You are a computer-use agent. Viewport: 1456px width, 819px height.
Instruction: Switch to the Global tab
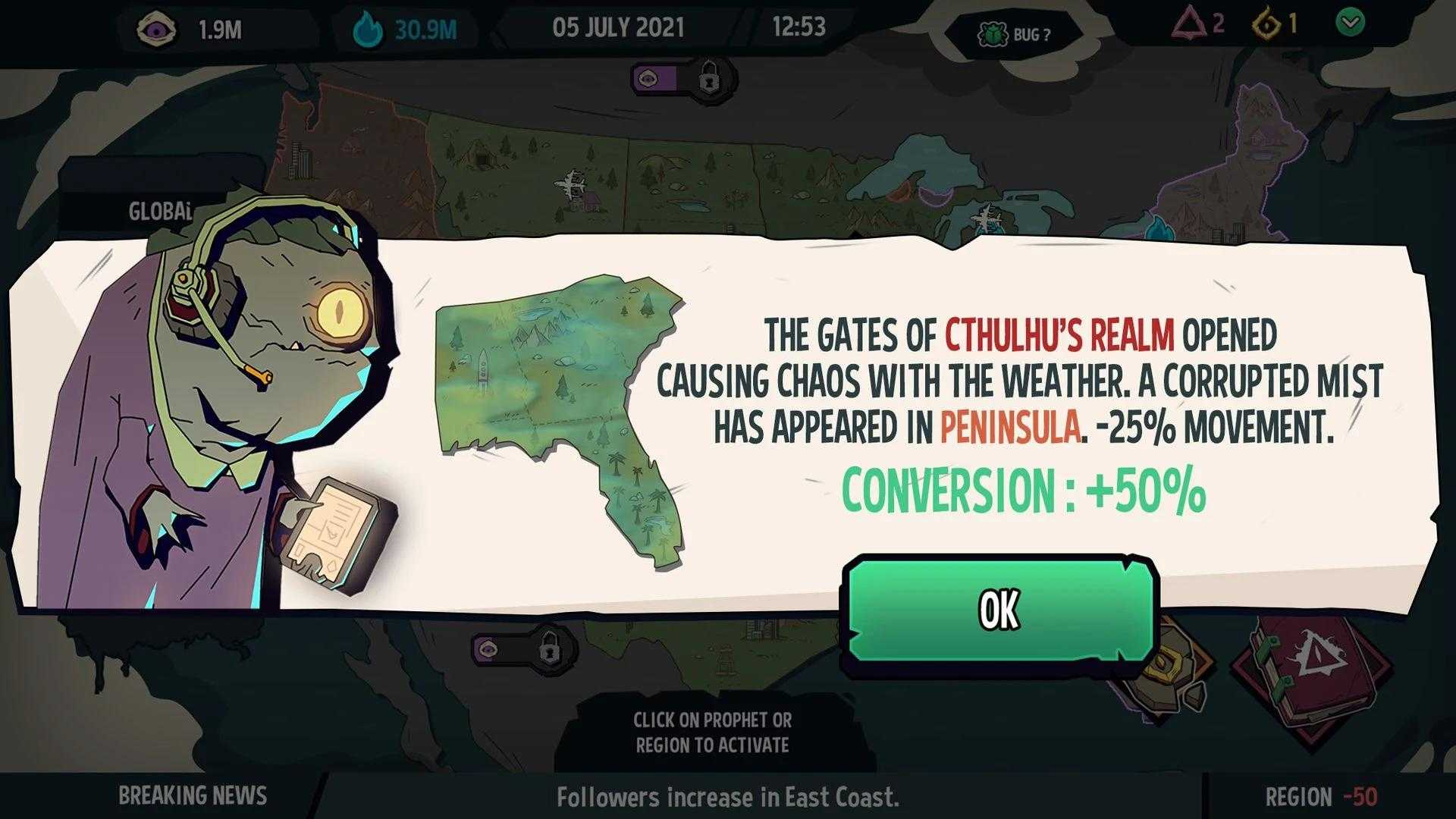click(x=159, y=211)
